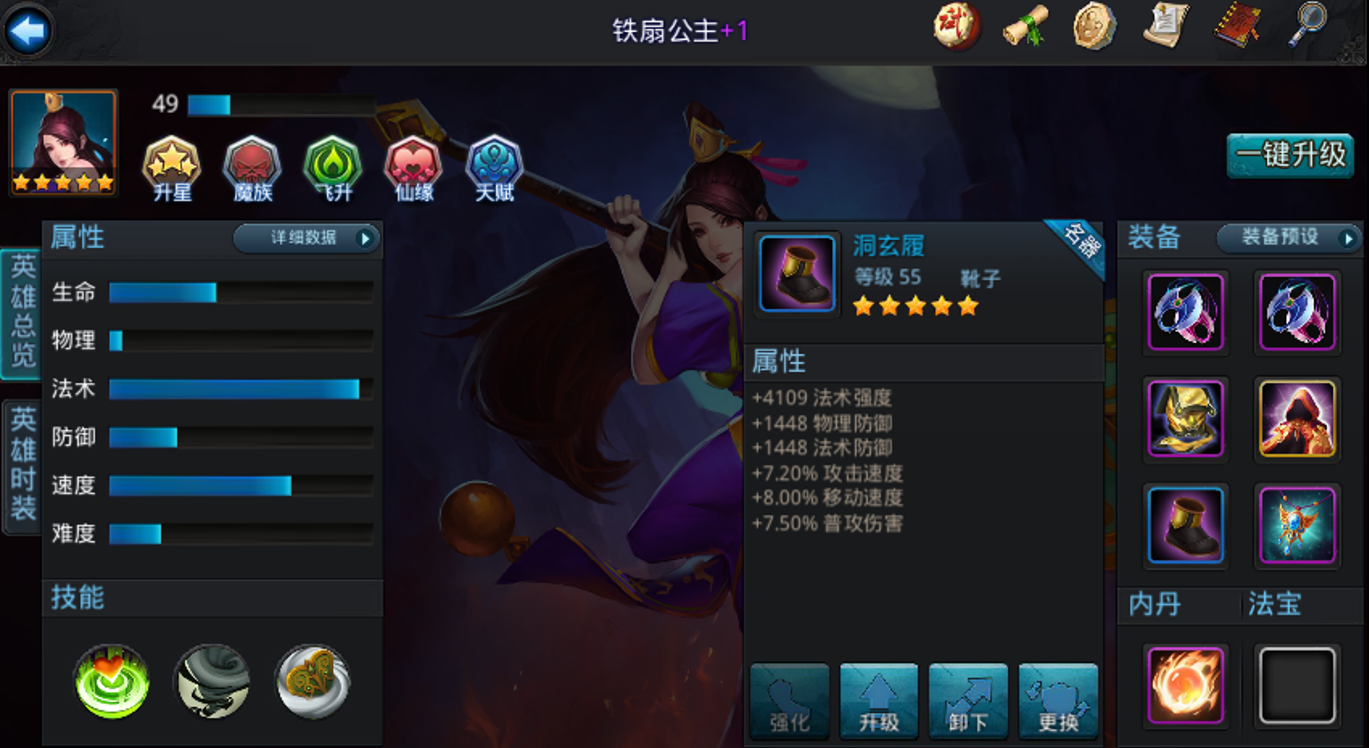Click the 卸下 unequip button
1369x748 pixels.
tap(968, 700)
